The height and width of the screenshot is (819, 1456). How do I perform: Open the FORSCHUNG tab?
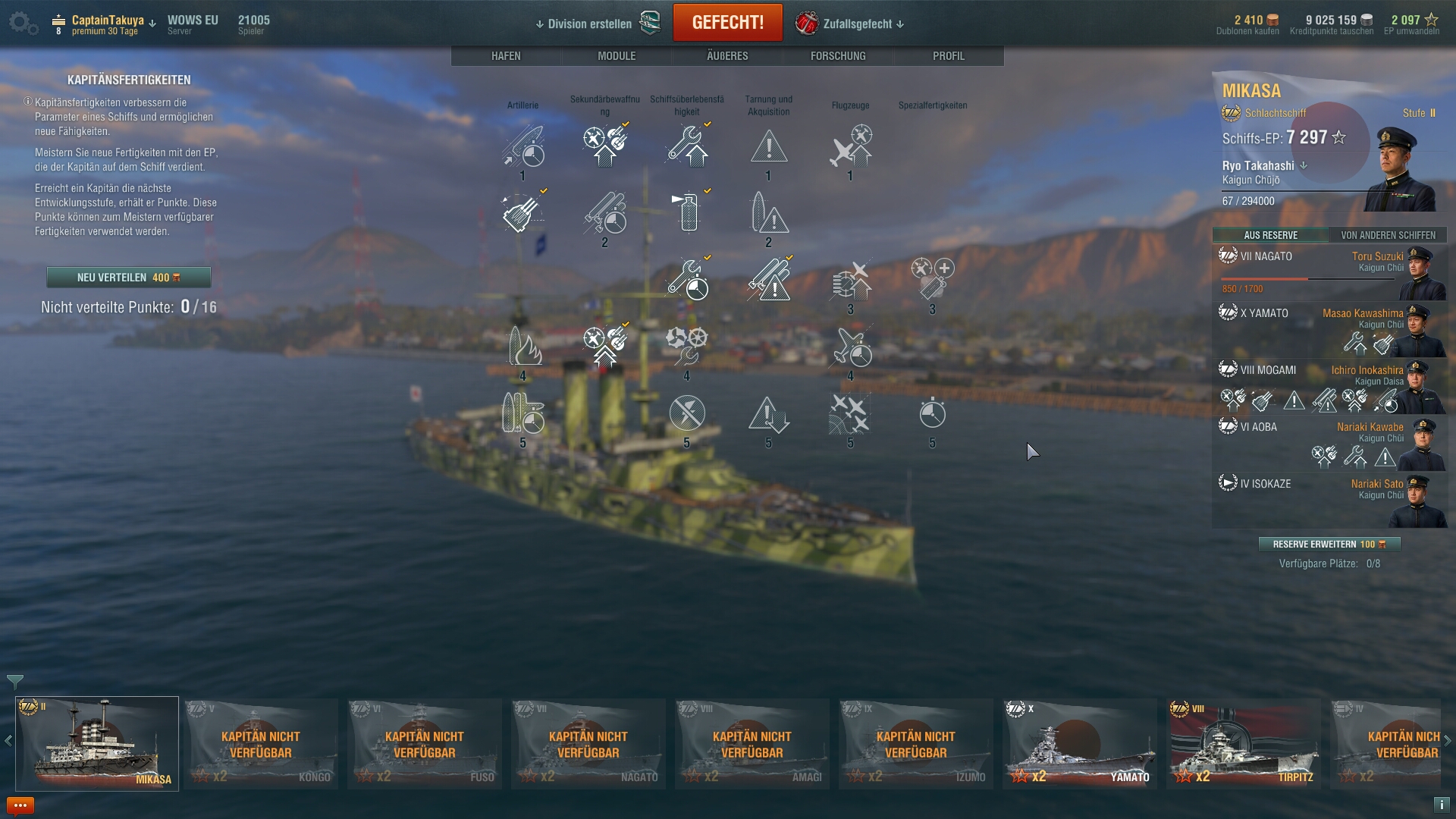point(838,56)
